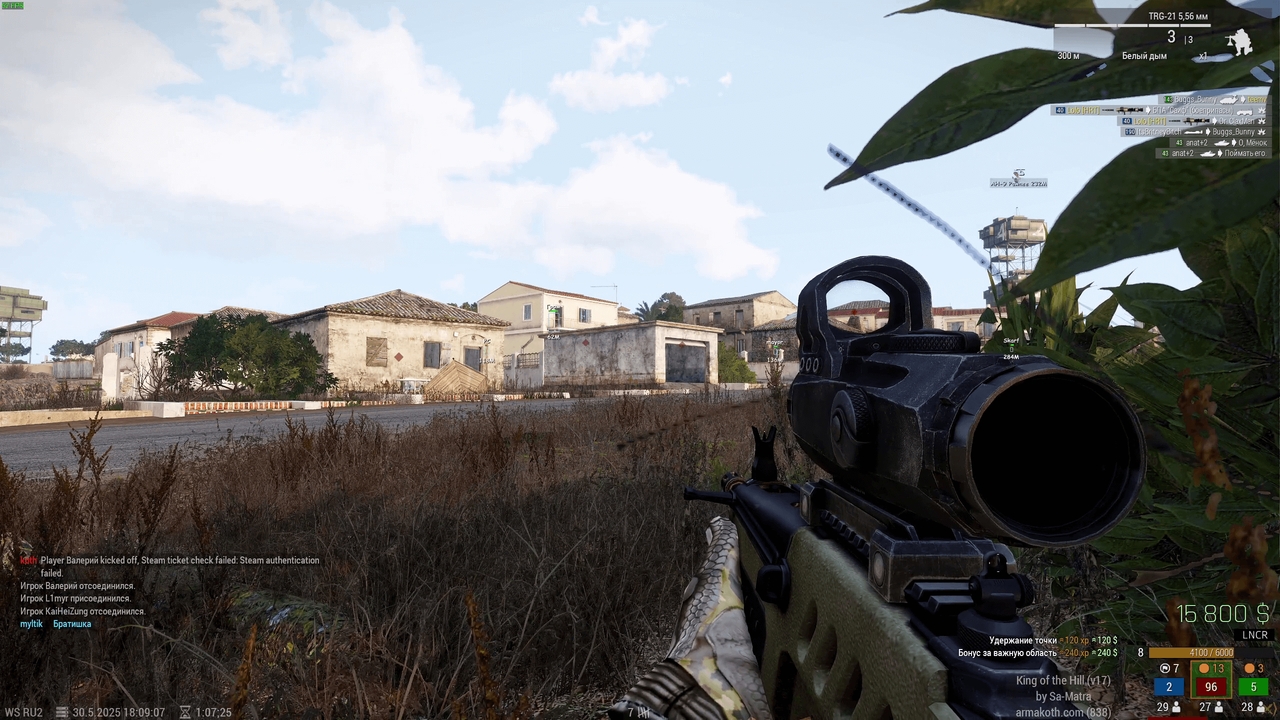Click the TRG-21 5,56 мм weapon name
This screenshot has height=720, width=1280.
(x=1179, y=16)
